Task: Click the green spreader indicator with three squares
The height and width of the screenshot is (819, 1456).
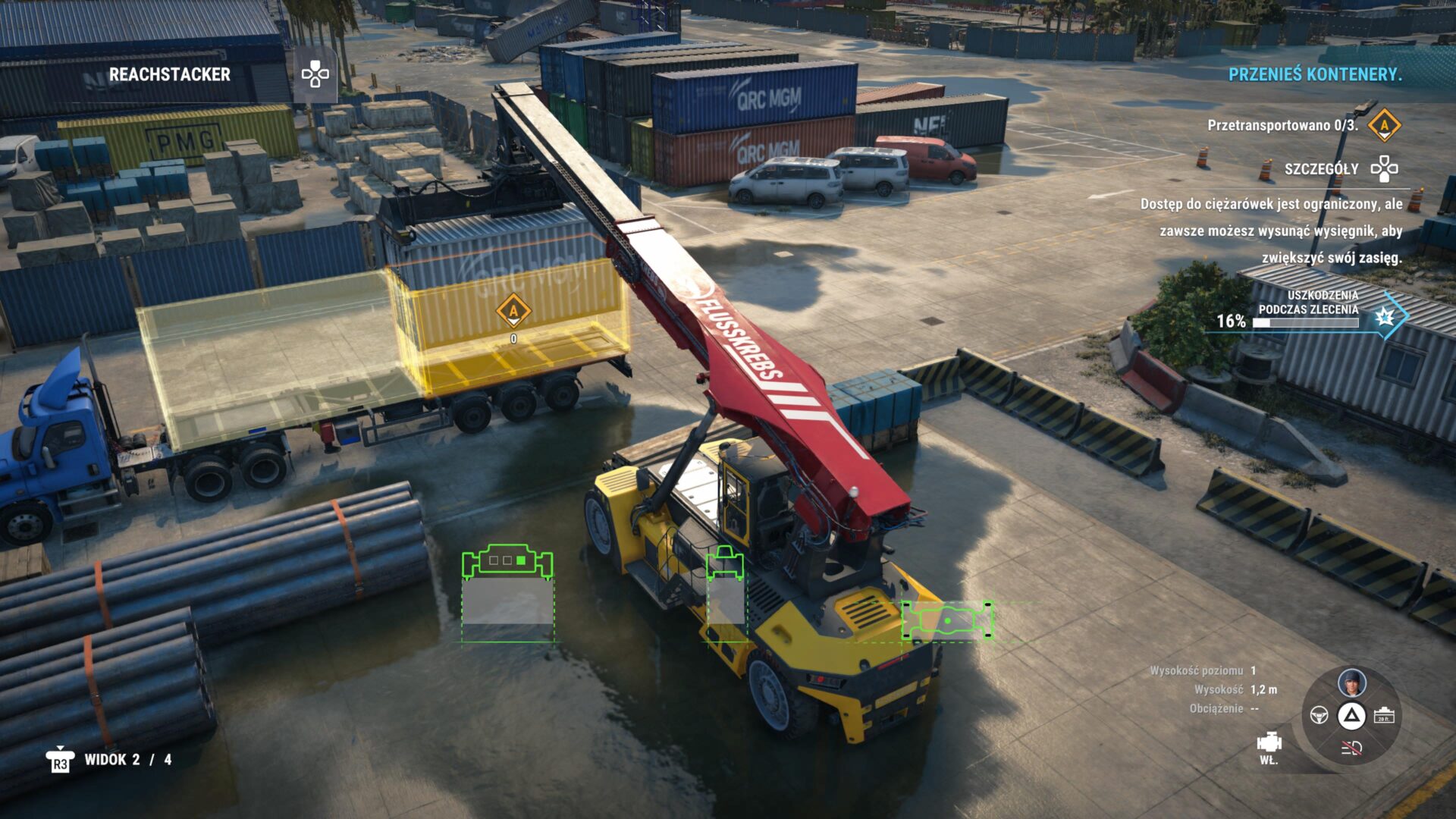Action: (507, 562)
